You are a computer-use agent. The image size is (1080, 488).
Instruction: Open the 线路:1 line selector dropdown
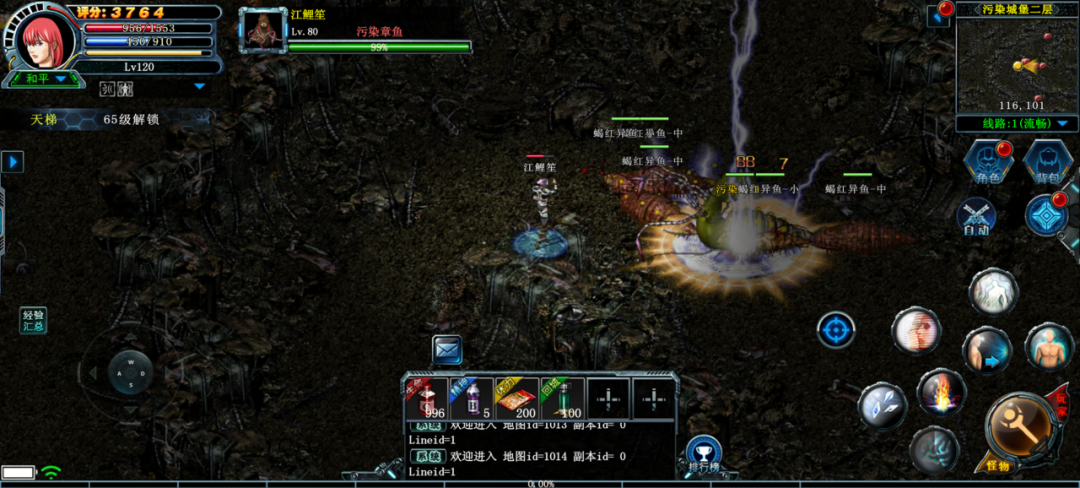point(1016,123)
